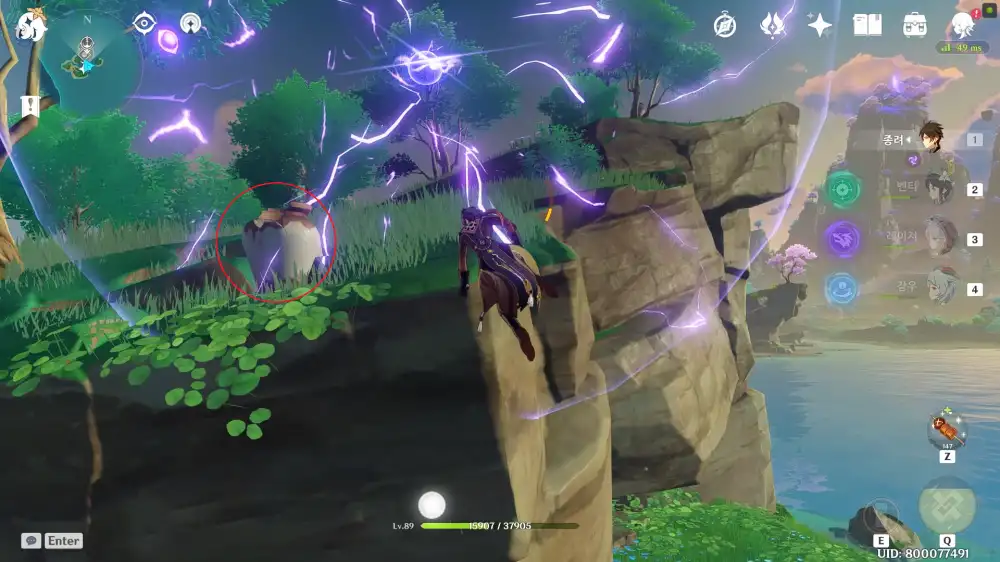Open the four-point star wish icon
Screen dimensions: 1000x562
pyautogui.click(x=820, y=25)
